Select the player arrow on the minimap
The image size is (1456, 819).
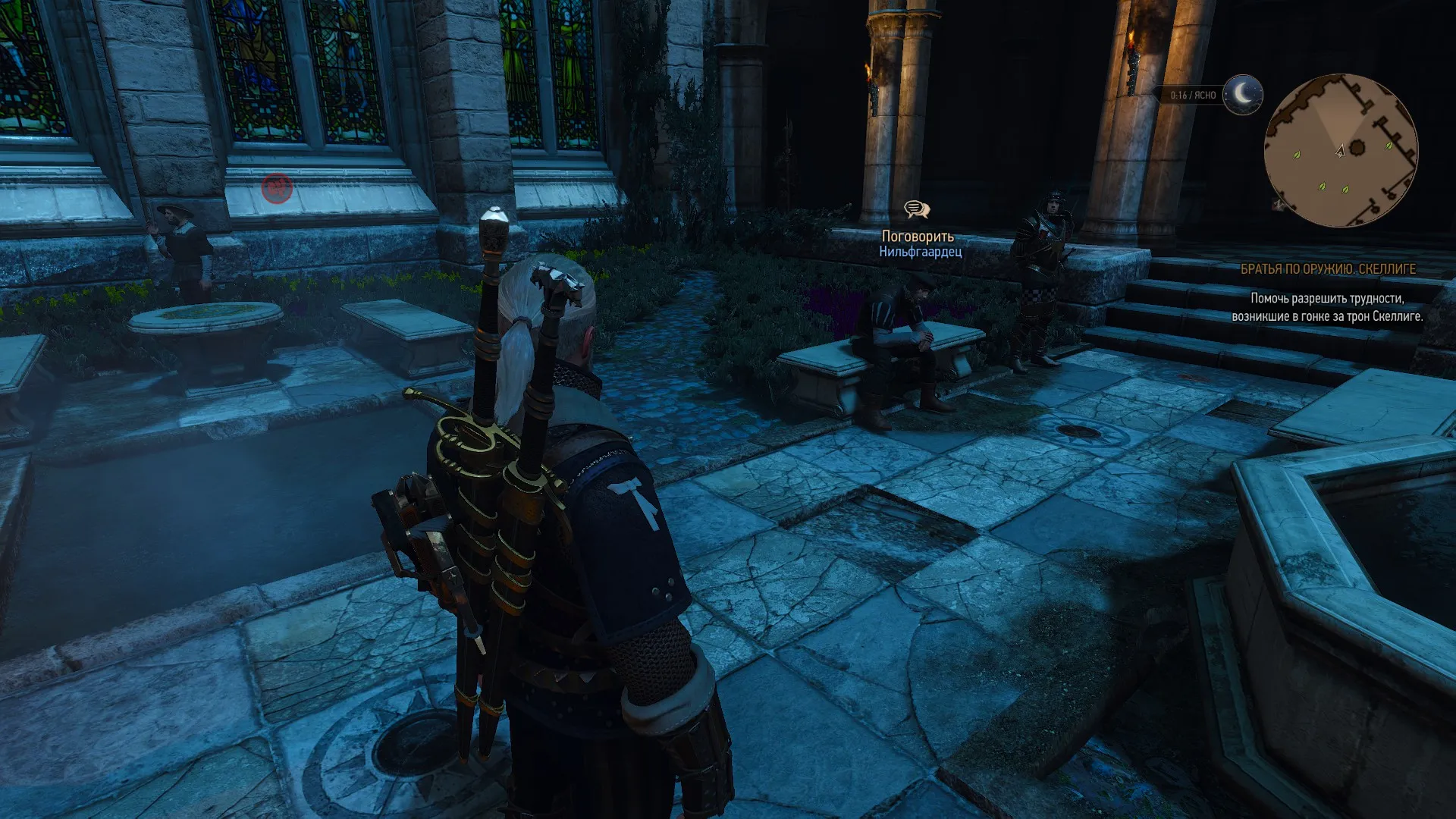(1340, 150)
